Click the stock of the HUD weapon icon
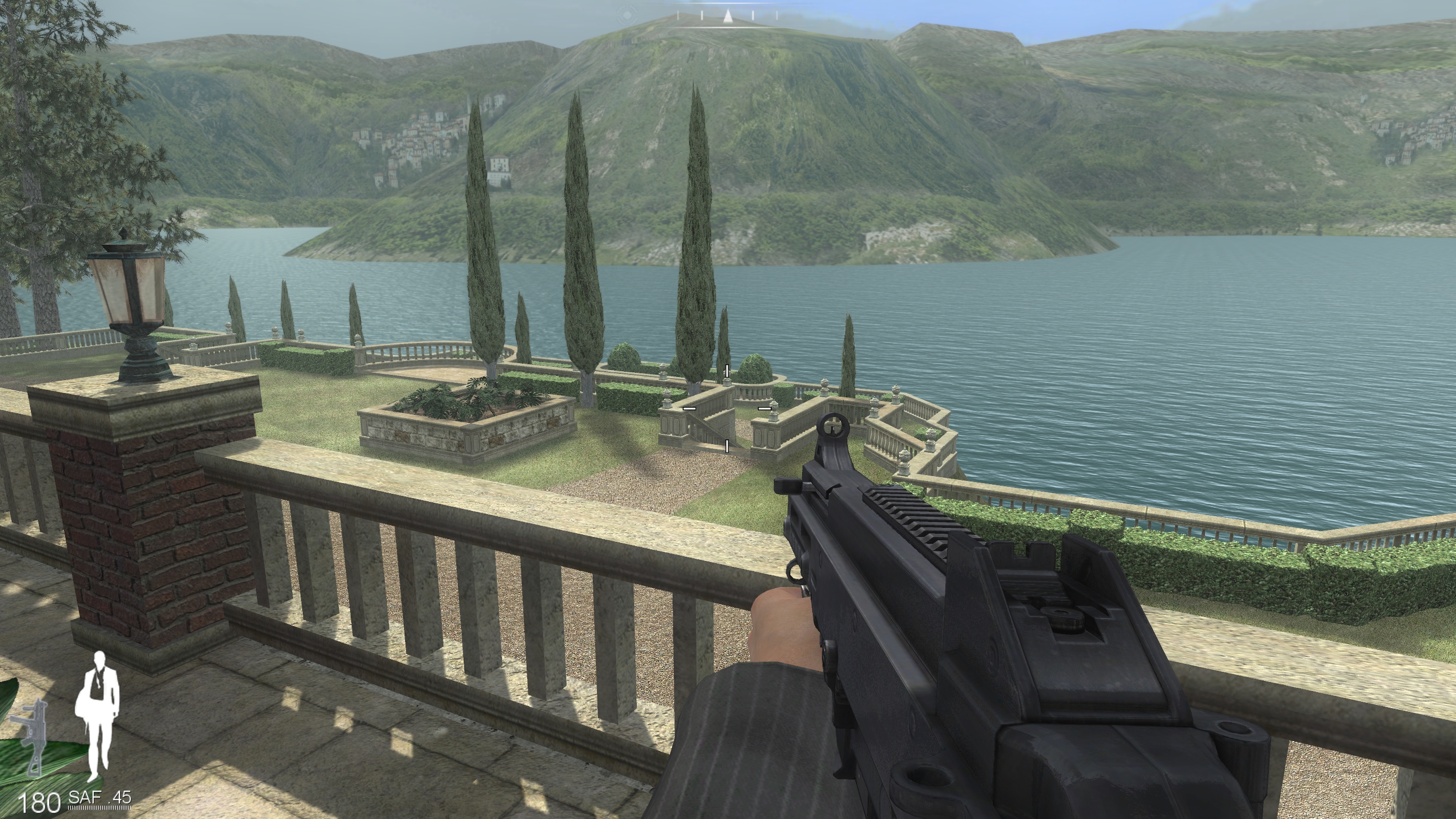1456x819 pixels. click(34, 765)
